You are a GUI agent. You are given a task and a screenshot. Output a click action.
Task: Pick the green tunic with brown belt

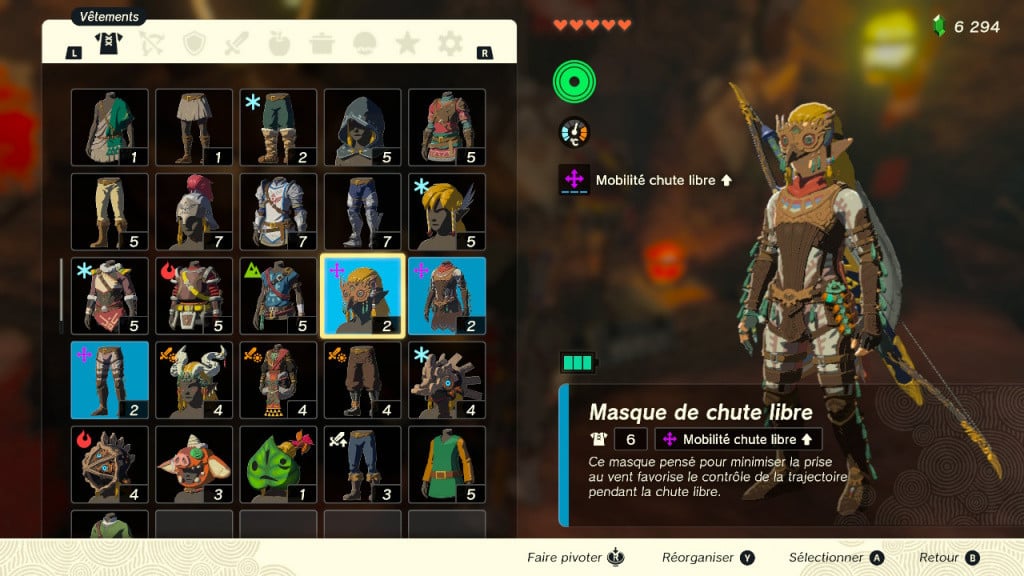coord(447,464)
